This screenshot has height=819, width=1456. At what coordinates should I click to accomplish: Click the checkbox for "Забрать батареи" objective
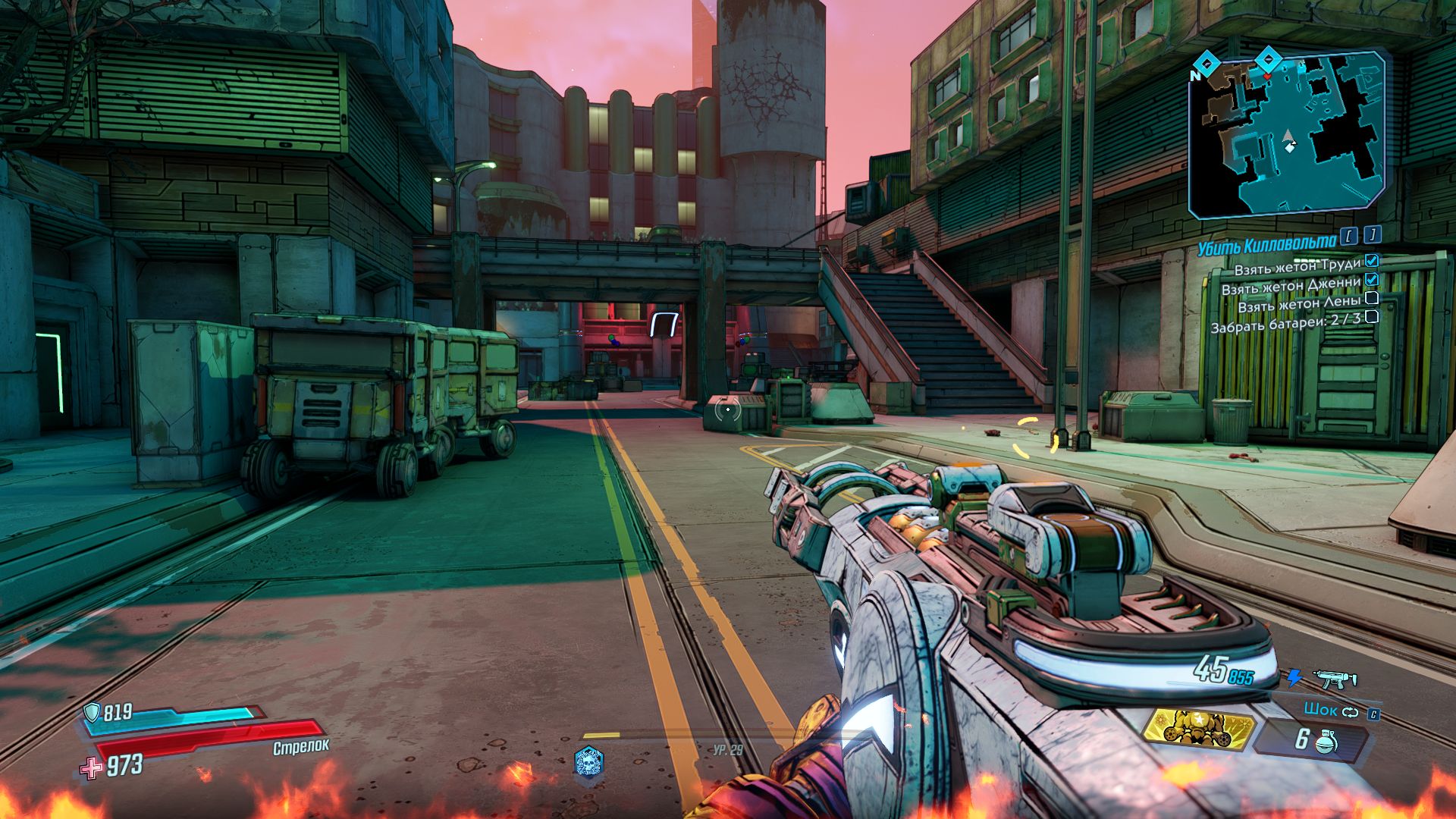click(x=1371, y=318)
